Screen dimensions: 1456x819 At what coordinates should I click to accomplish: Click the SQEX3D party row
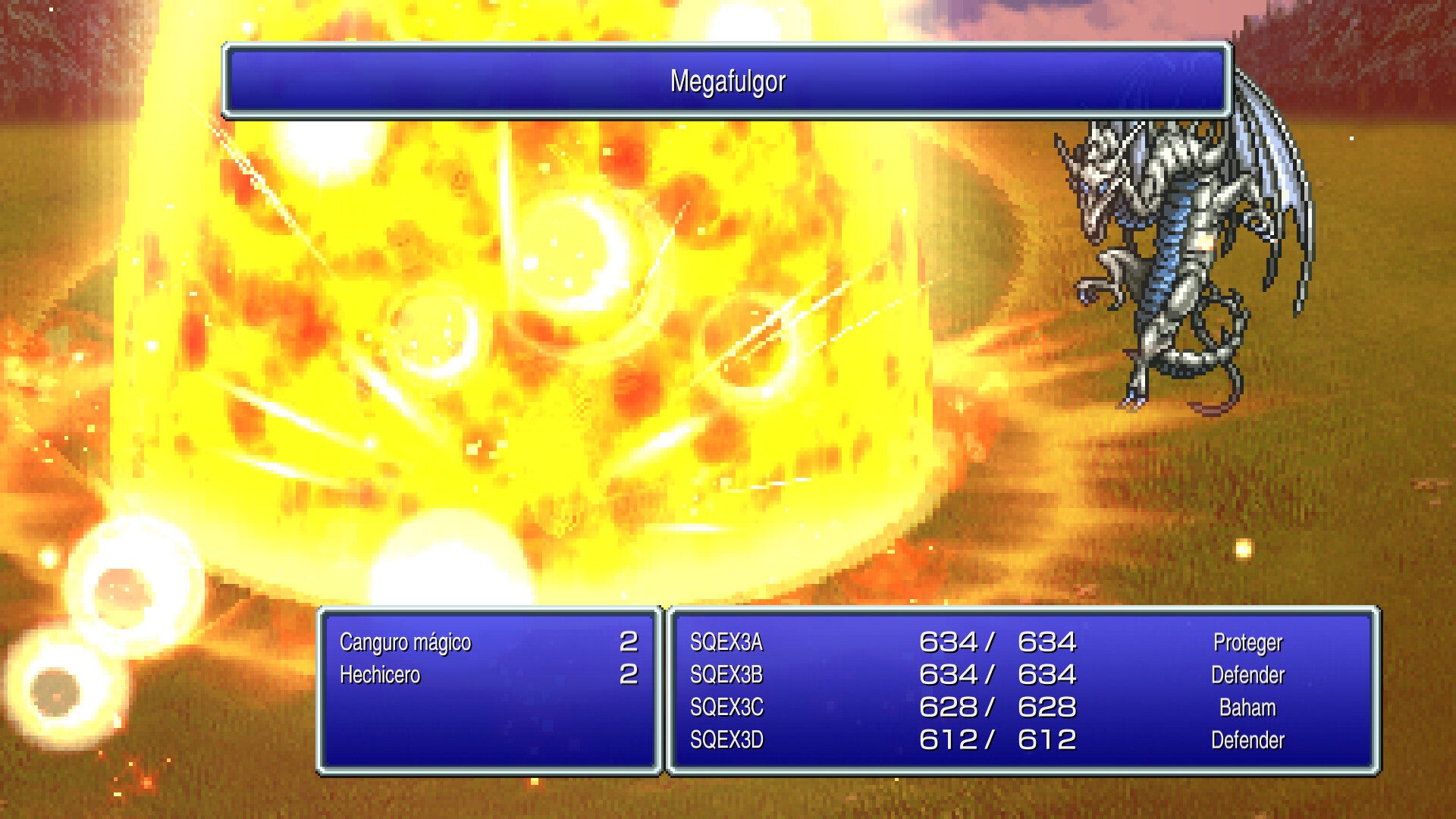(x=726, y=740)
